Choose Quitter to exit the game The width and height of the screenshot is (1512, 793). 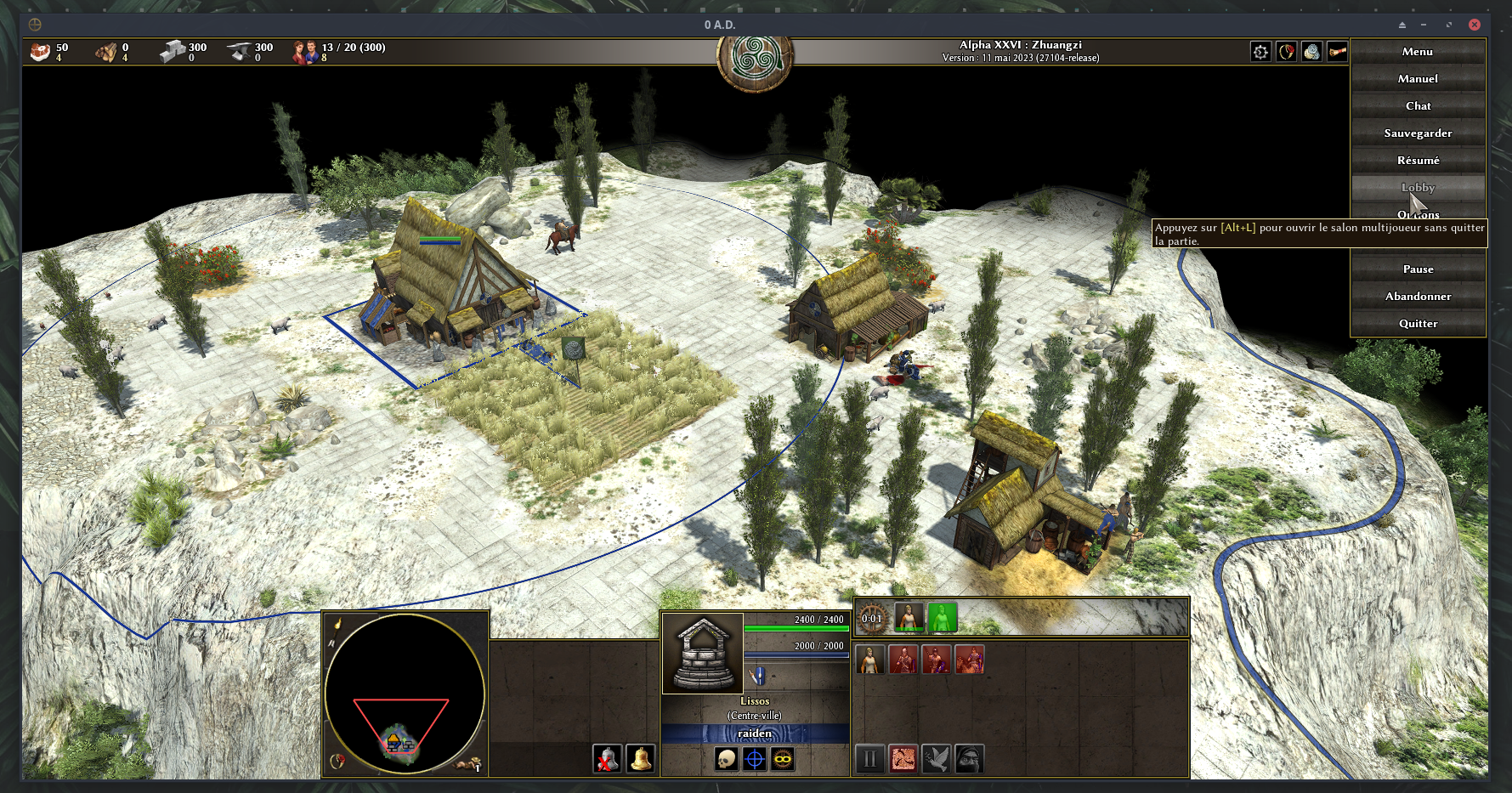tap(1418, 324)
